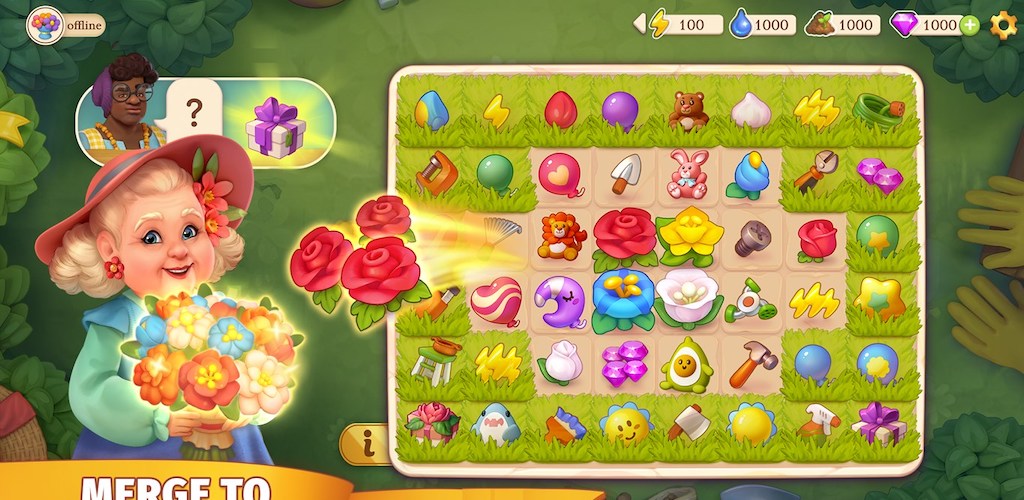Select the purple moon tile
This screenshot has height=500, width=1024.
click(x=561, y=299)
